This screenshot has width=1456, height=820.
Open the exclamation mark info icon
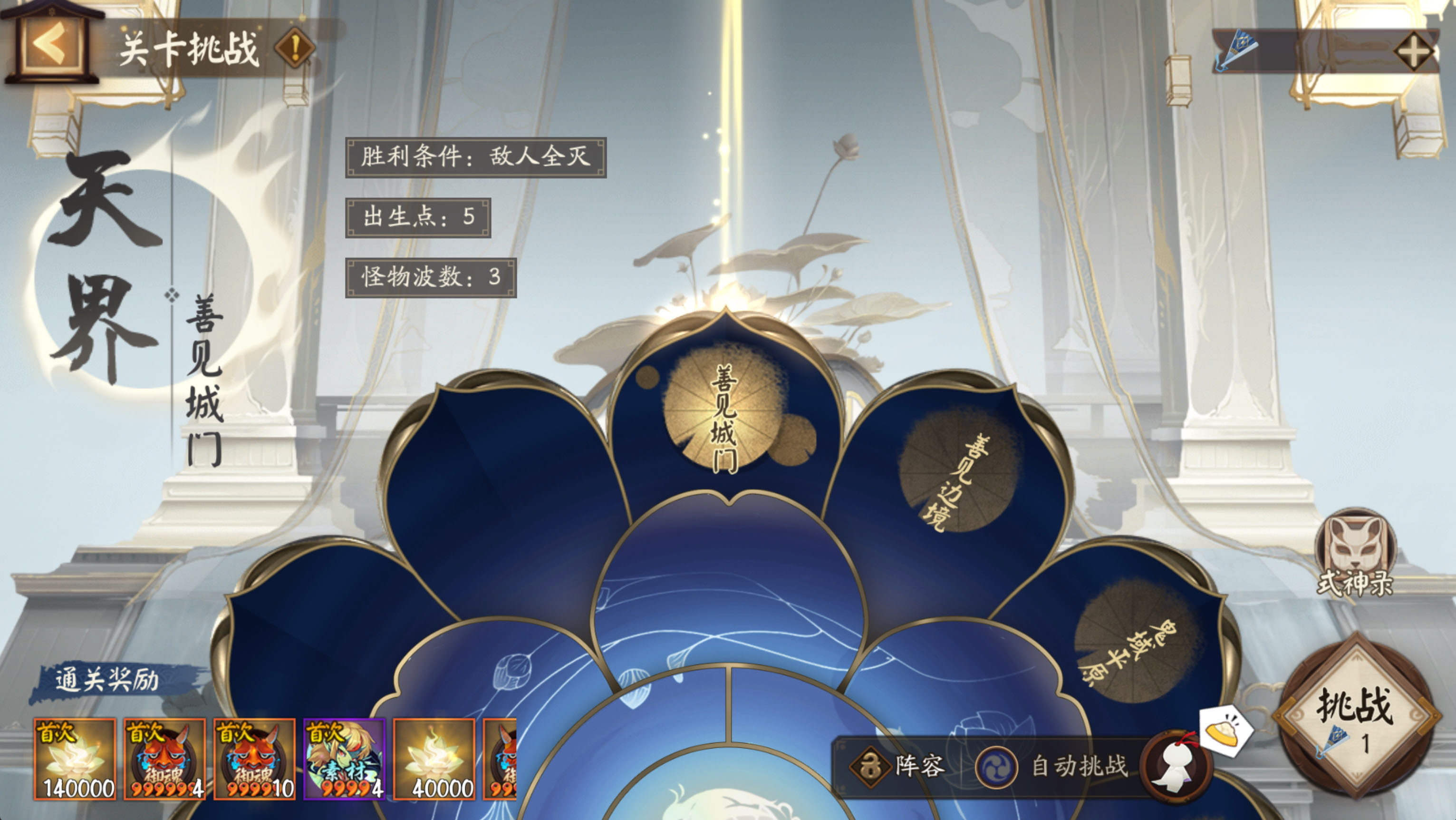coord(294,48)
